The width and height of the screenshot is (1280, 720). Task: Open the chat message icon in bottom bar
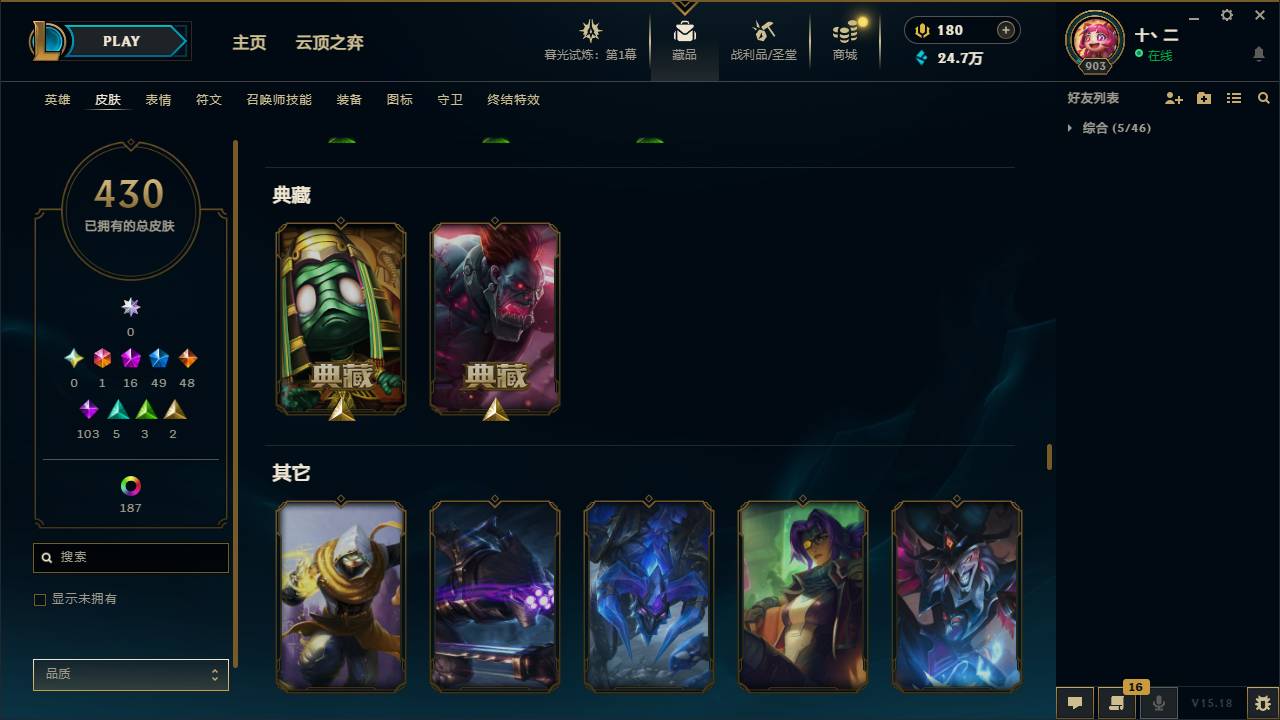[1074, 702]
